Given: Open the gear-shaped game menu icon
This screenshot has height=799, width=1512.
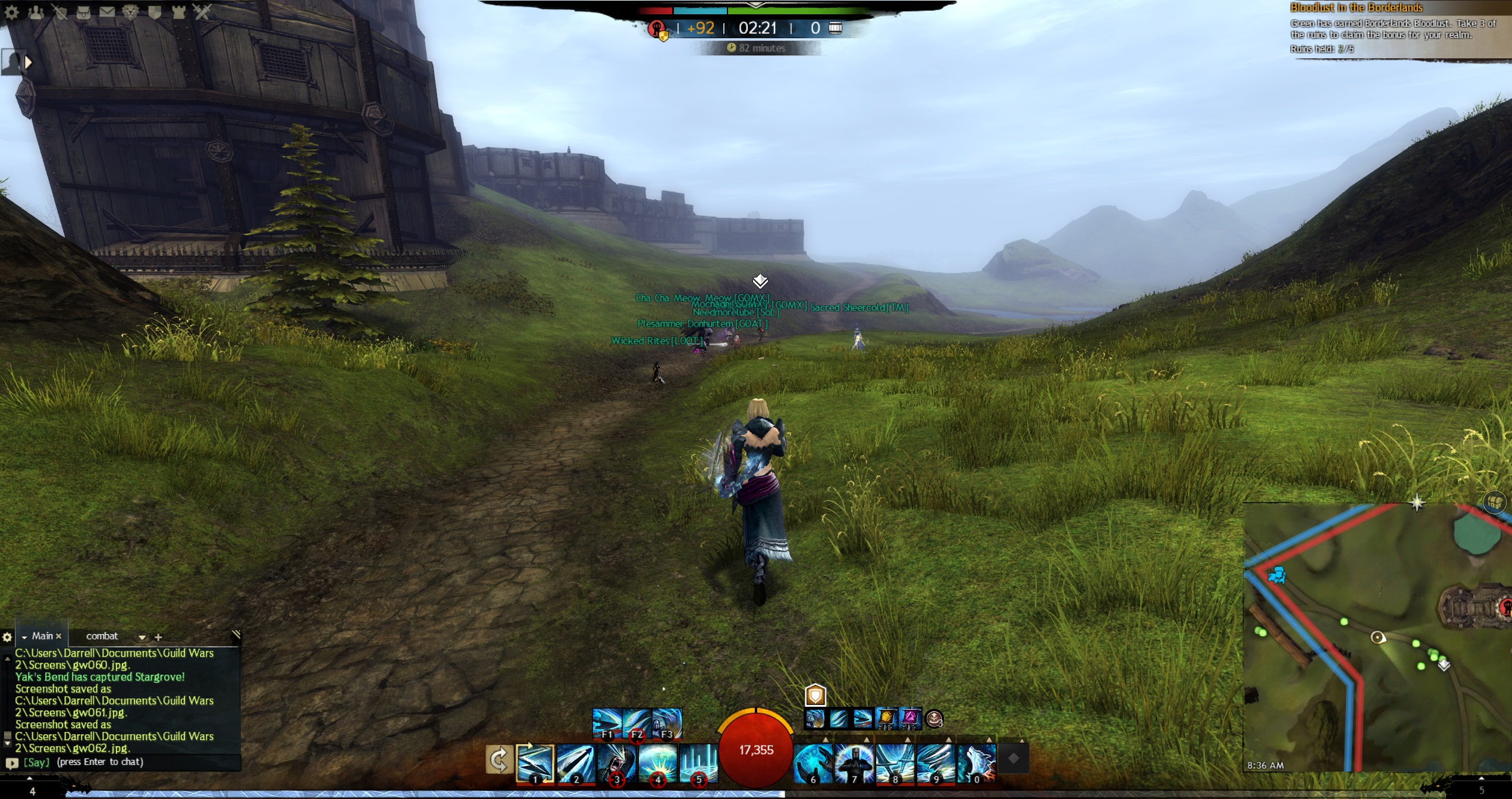Looking at the screenshot, I should tap(12, 12).
